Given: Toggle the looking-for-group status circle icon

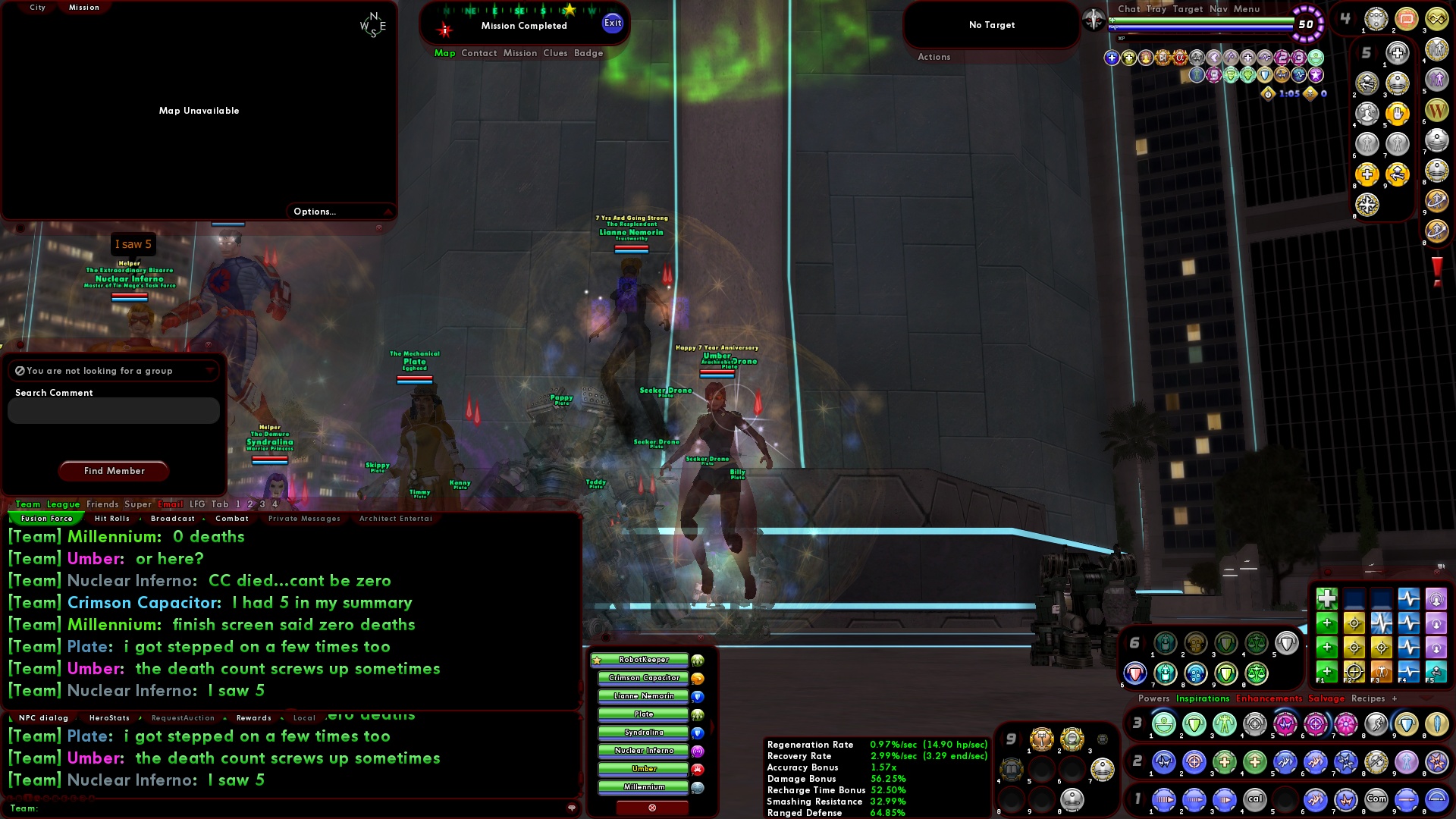Looking at the screenshot, I should click(19, 370).
